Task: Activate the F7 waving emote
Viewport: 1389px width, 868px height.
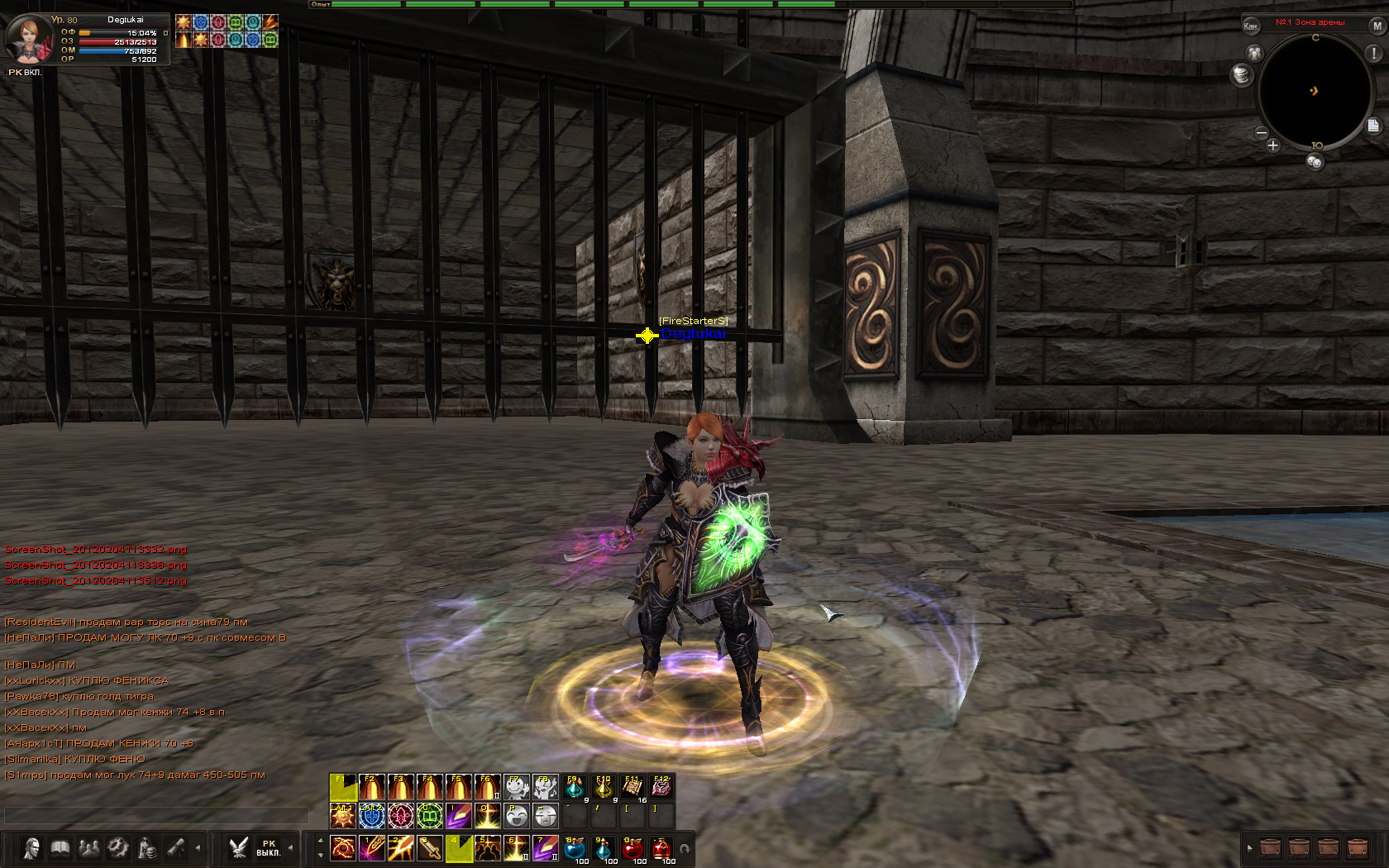Action: 517,787
